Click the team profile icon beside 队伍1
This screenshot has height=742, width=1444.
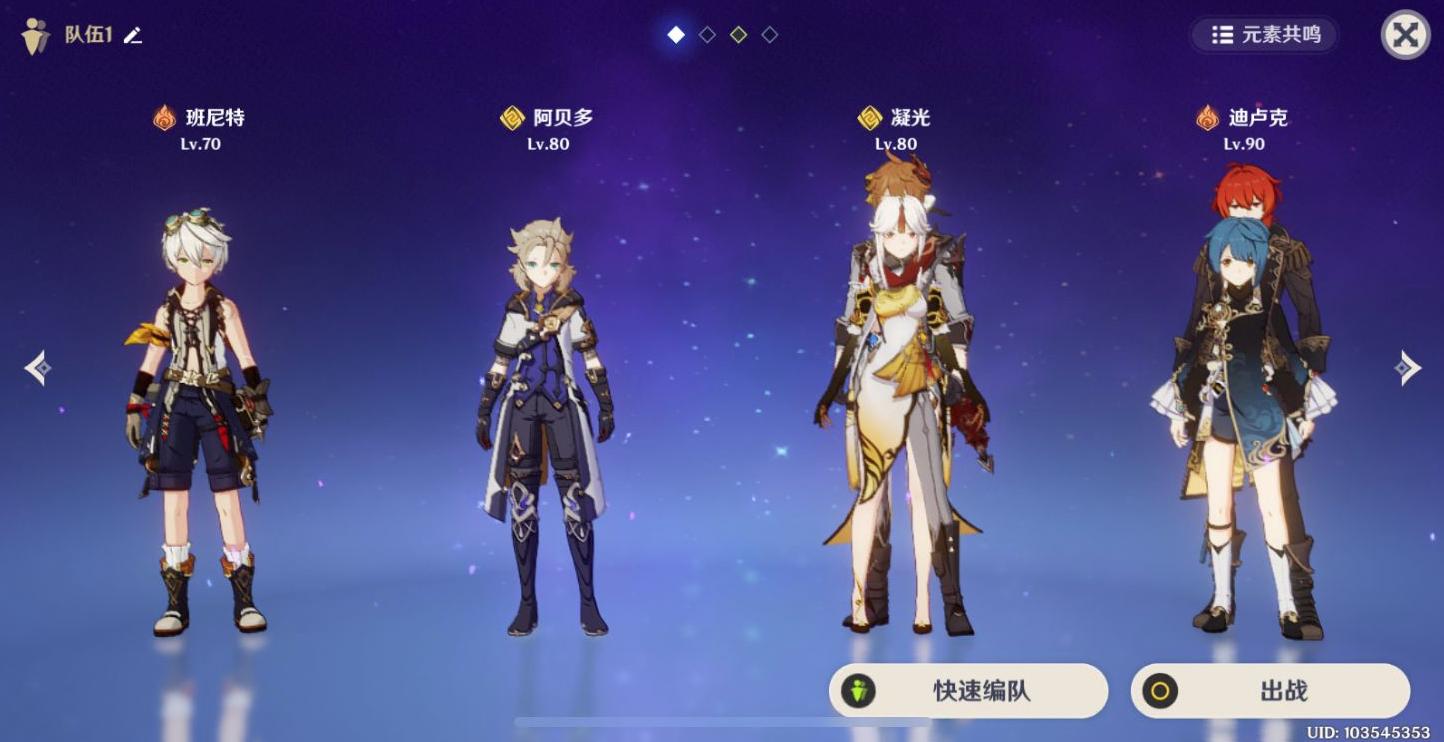coord(36,33)
